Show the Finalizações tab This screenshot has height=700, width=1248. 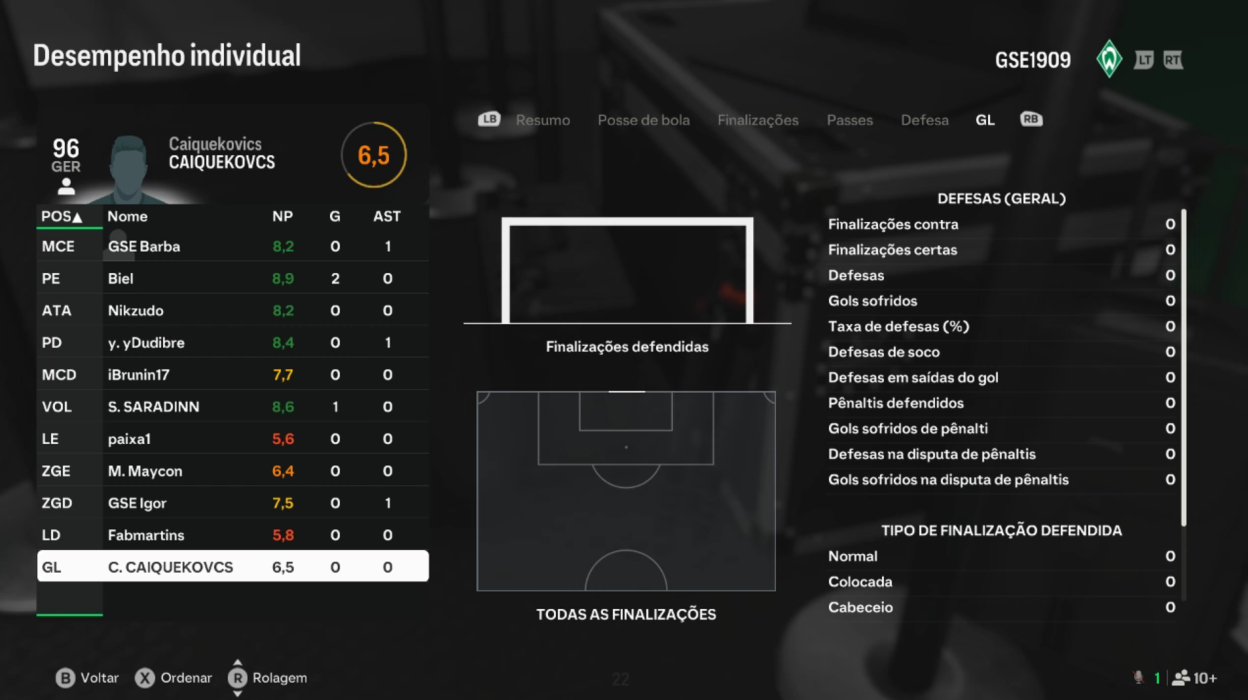coord(757,120)
